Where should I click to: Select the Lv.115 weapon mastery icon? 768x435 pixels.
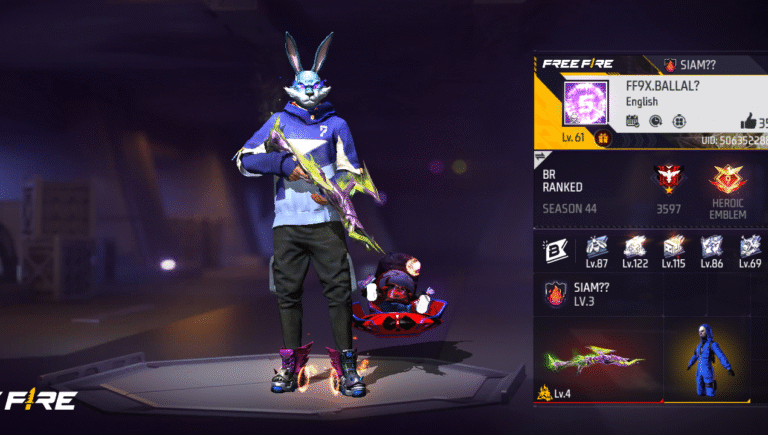click(x=674, y=247)
